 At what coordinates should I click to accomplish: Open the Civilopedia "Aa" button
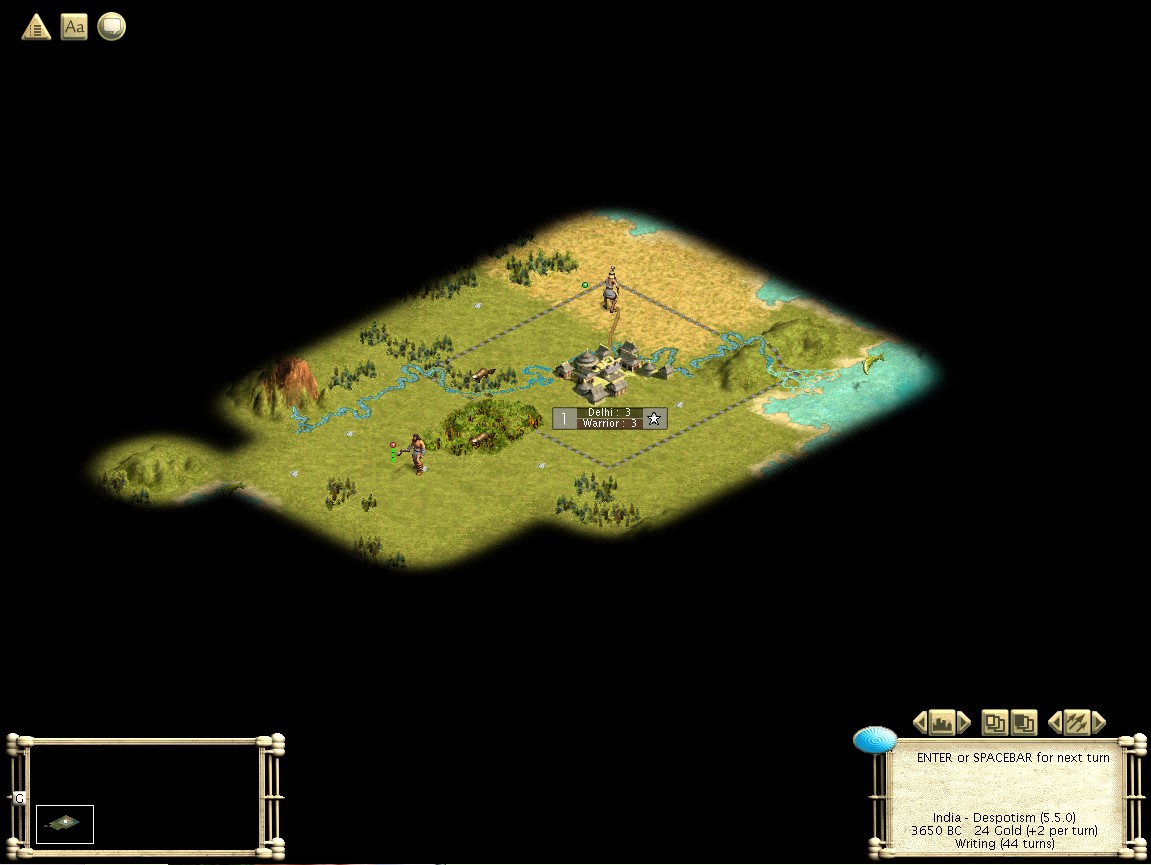click(74, 27)
